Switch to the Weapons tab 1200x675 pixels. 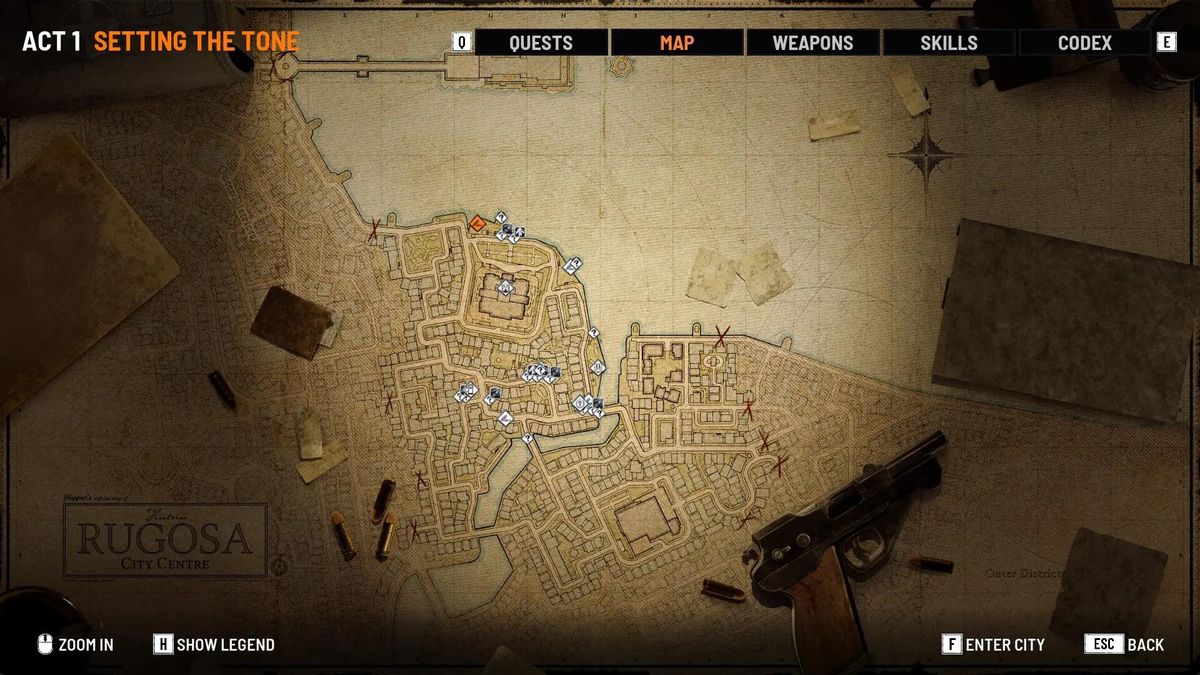[812, 43]
